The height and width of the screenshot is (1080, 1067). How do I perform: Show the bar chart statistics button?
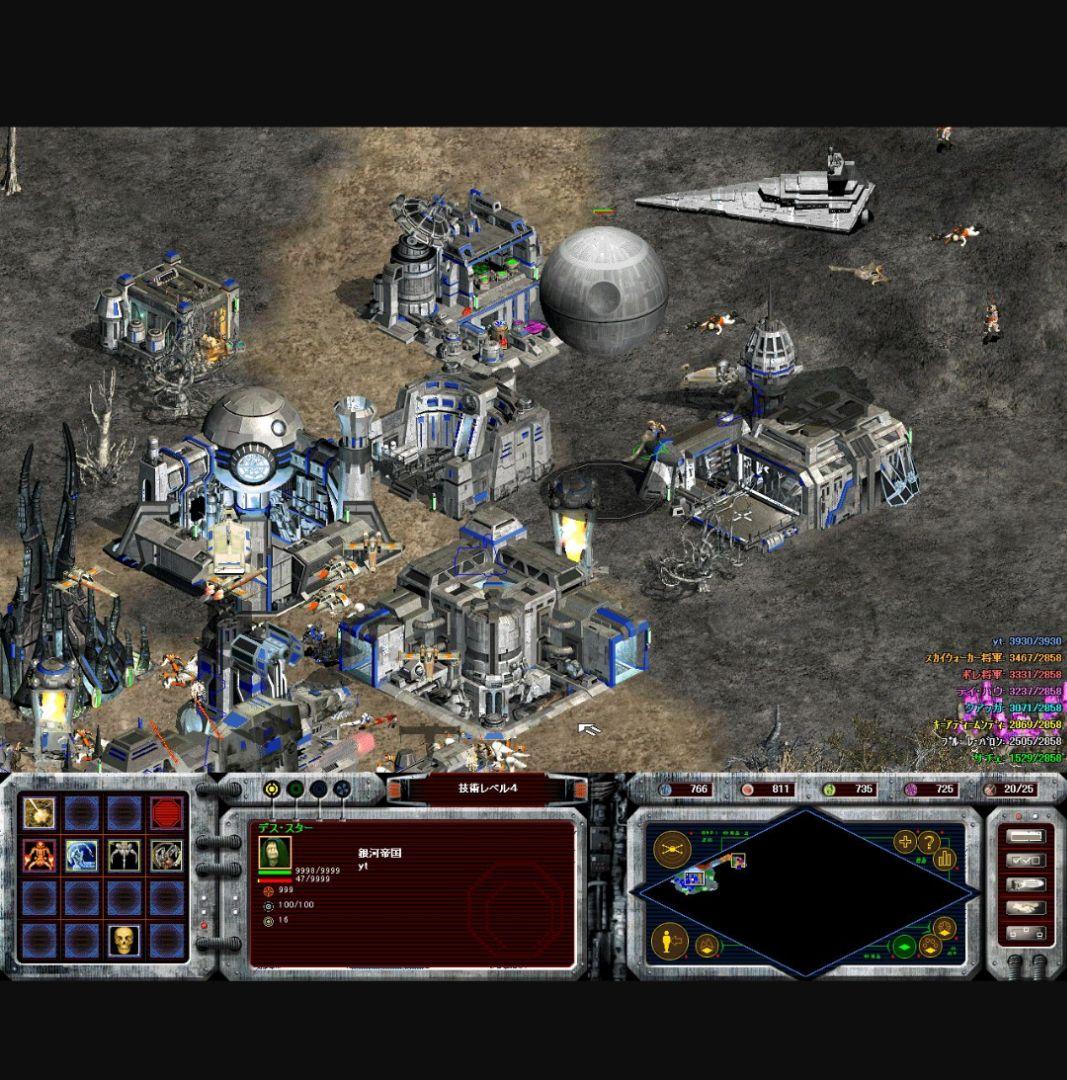[945, 859]
